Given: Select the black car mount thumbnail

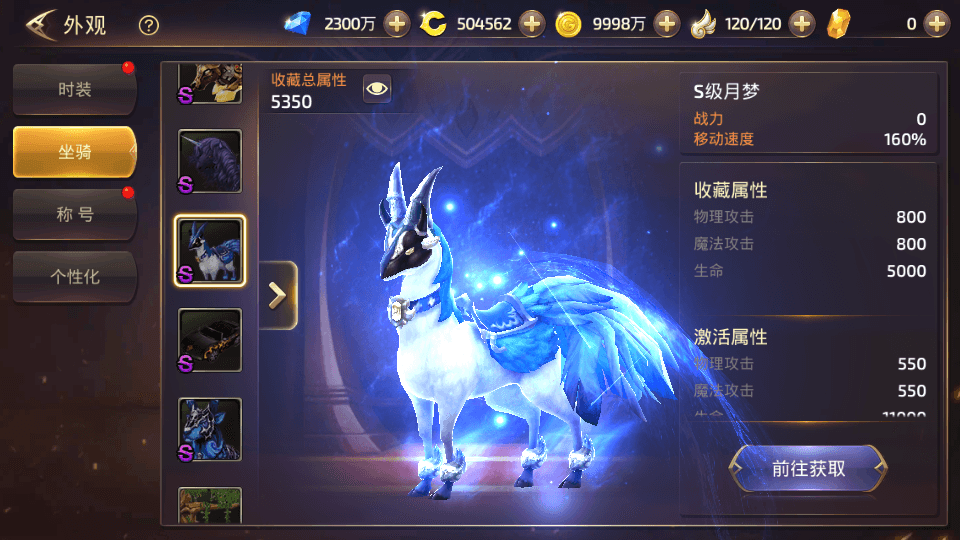Looking at the screenshot, I should click(210, 340).
